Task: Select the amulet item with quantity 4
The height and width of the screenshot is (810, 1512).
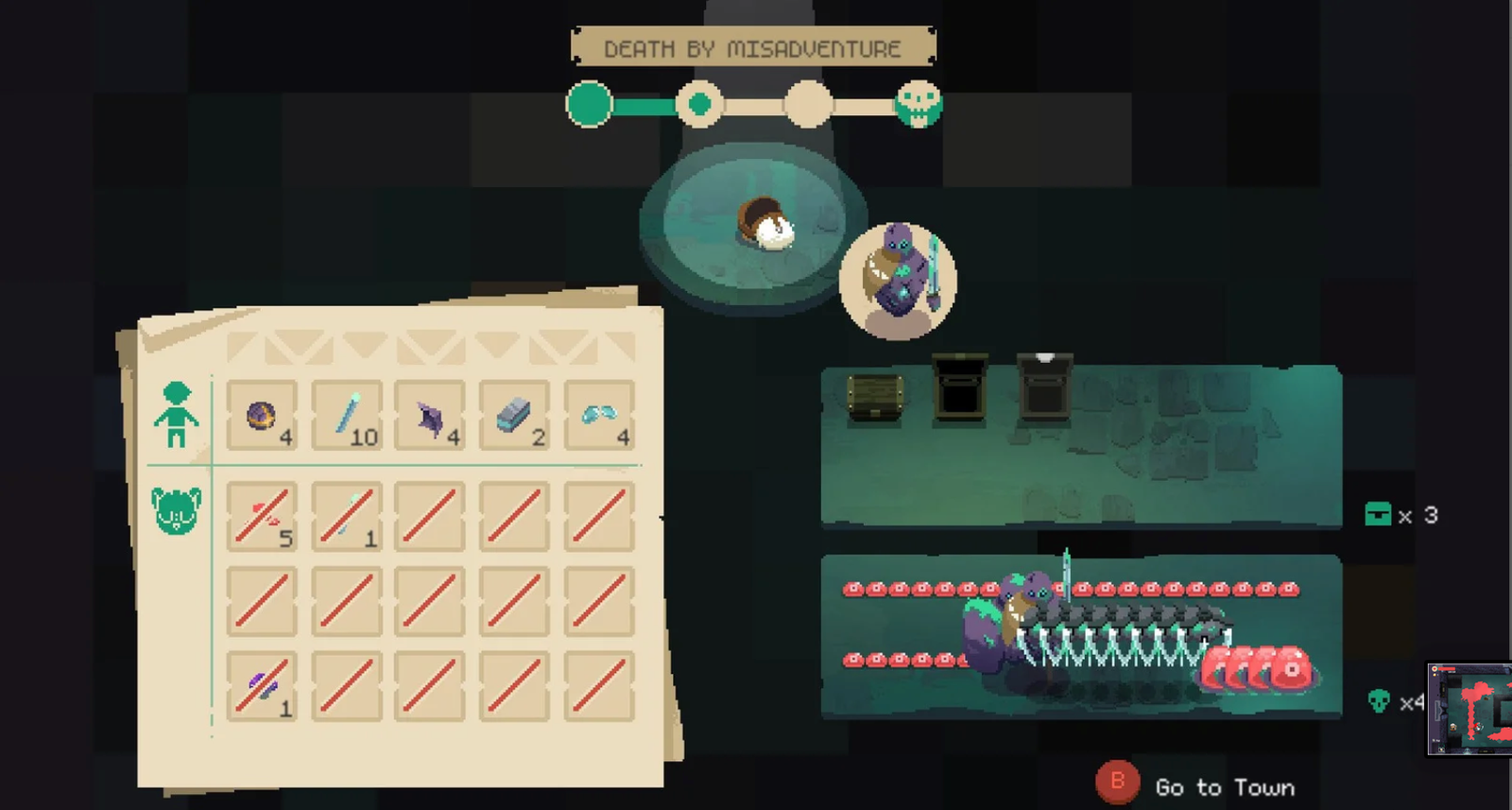Action: (262, 416)
